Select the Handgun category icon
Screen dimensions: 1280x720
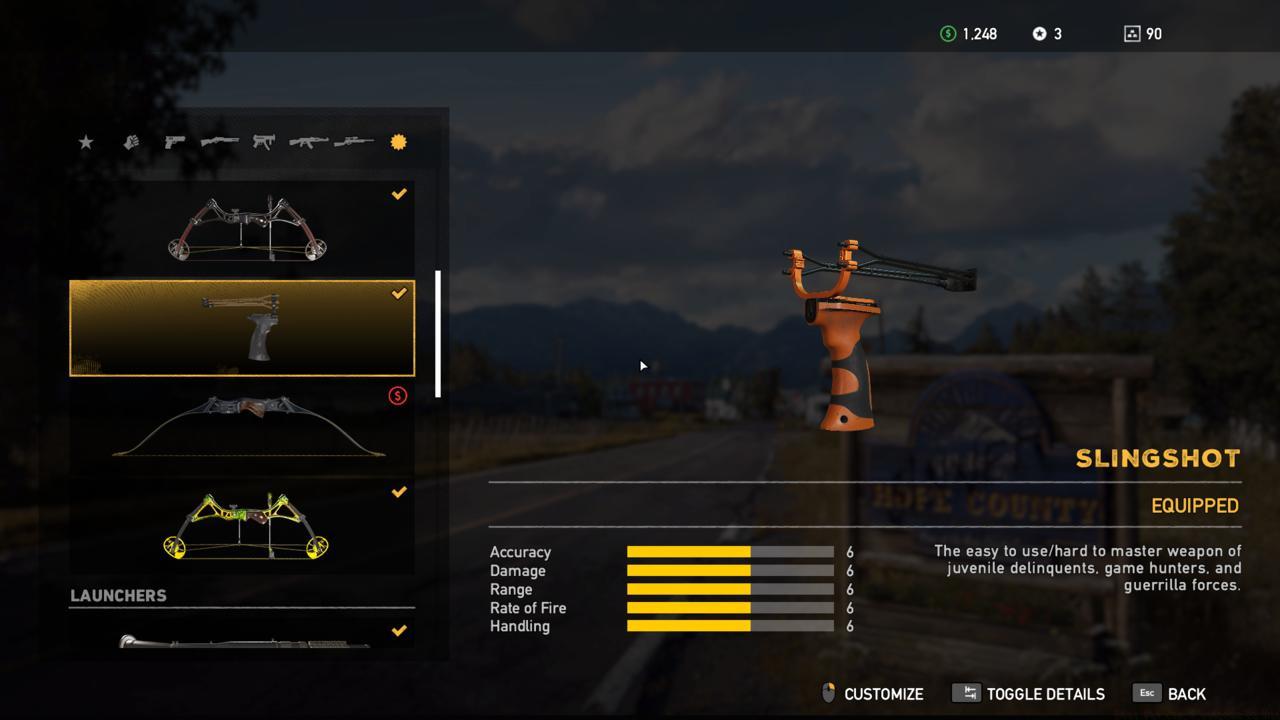click(174, 142)
